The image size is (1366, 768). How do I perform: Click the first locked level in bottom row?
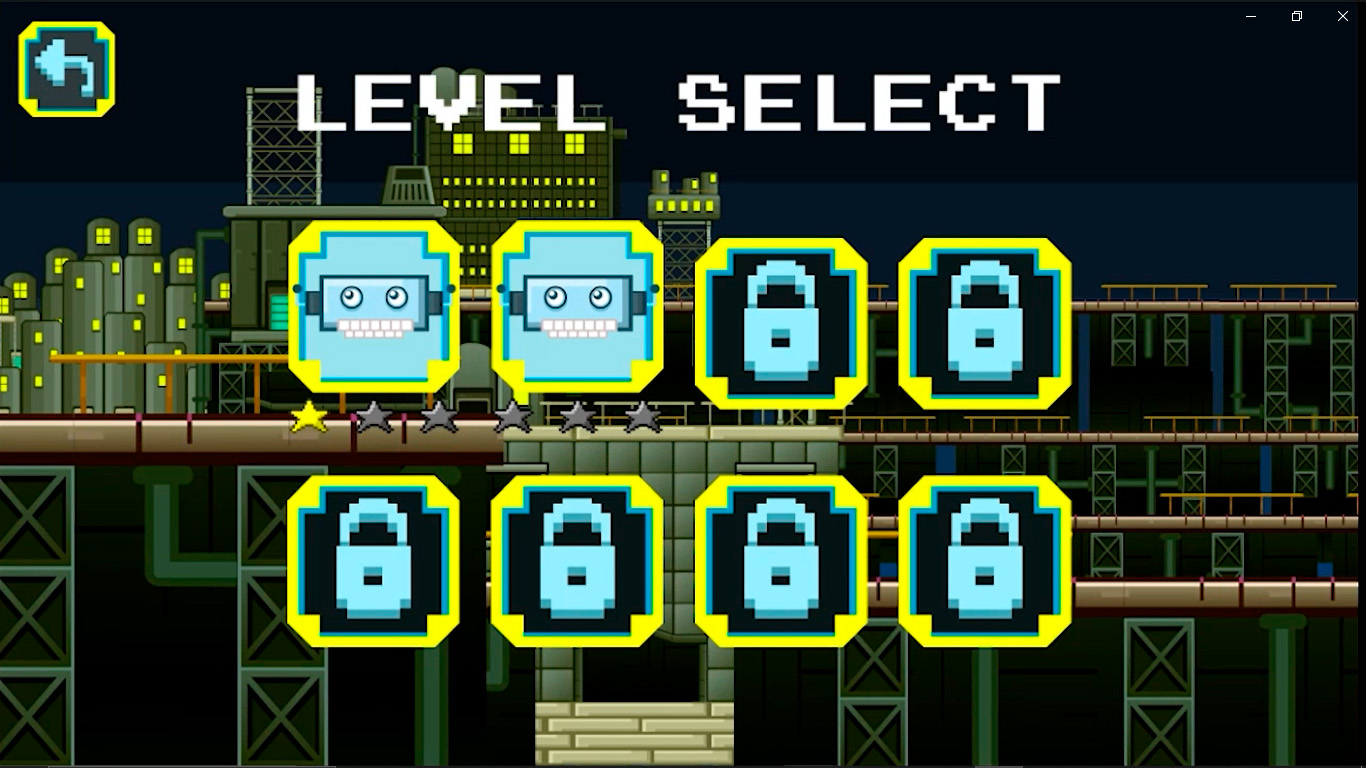click(x=375, y=563)
